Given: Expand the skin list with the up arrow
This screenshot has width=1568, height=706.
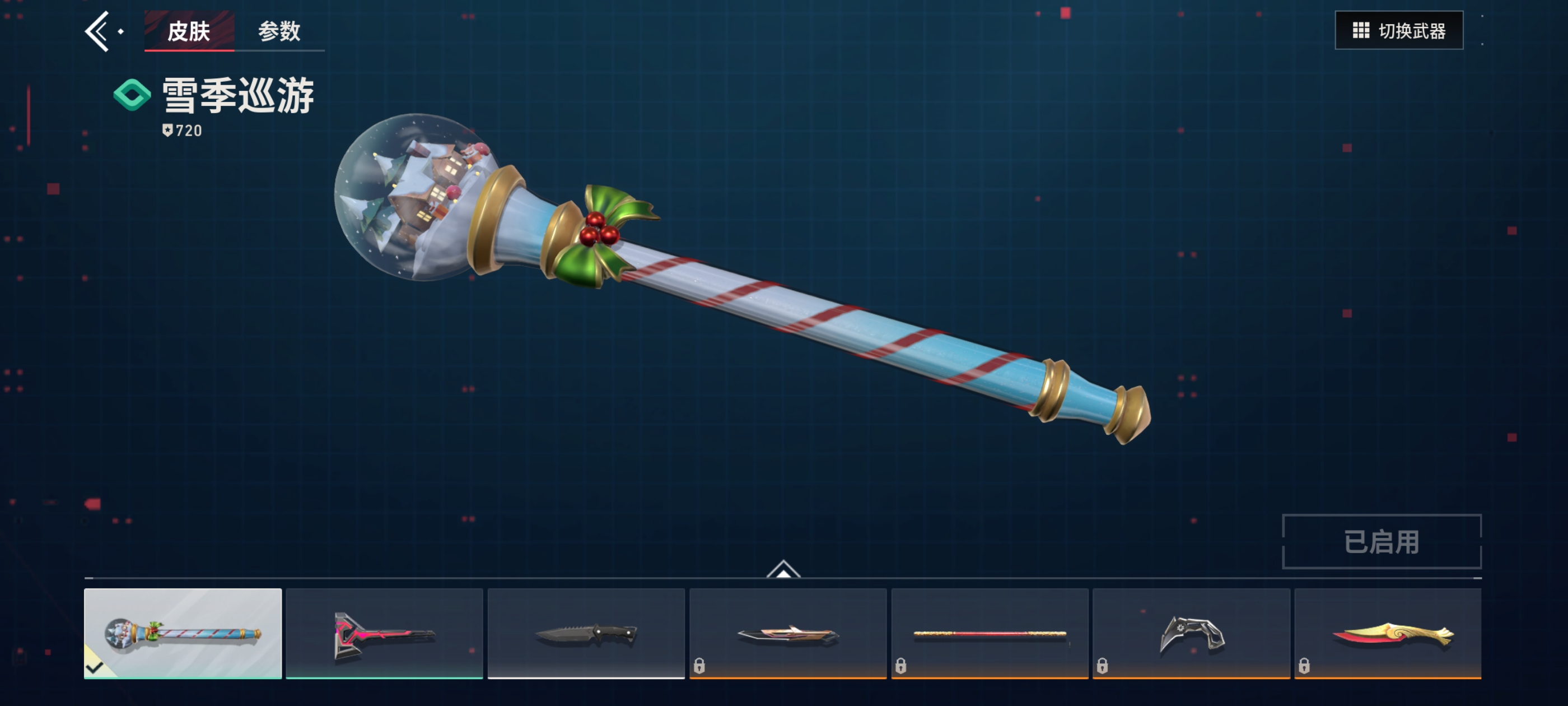Looking at the screenshot, I should [783, 569].
